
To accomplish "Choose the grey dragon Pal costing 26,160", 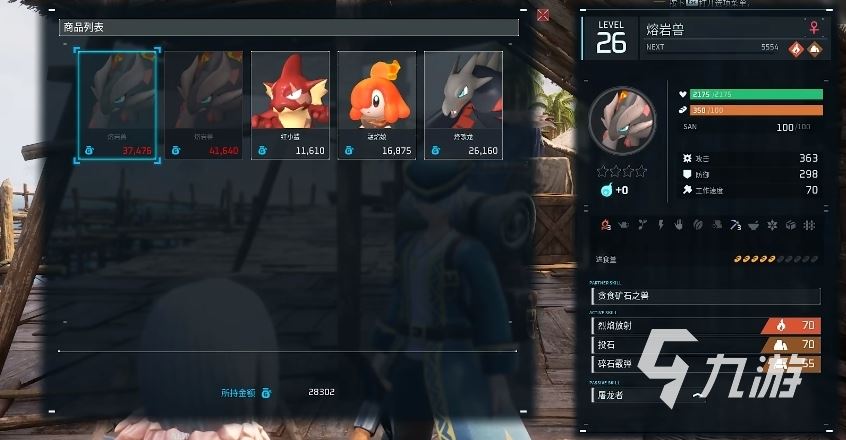I will click(x=462, y=105).
